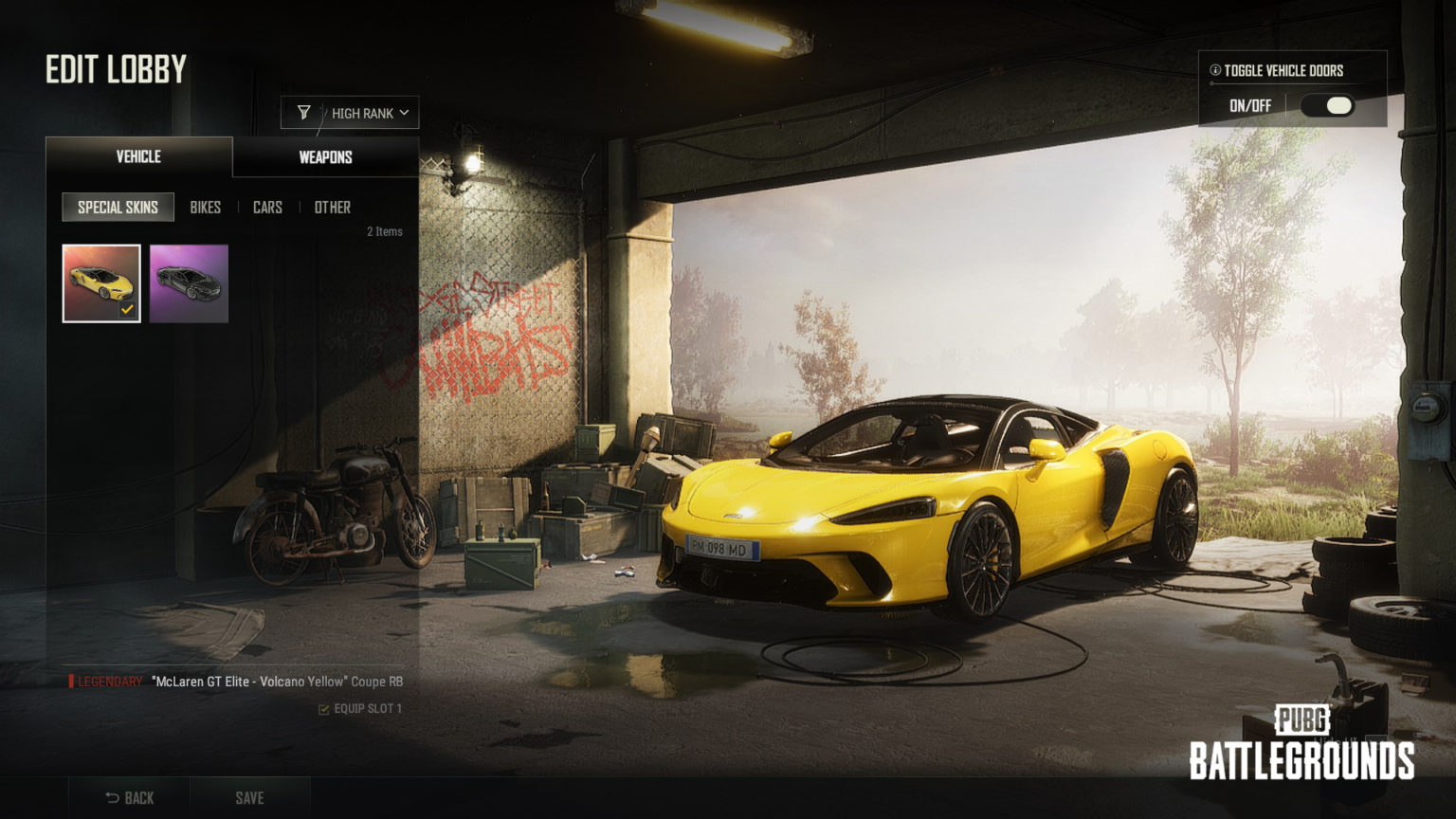Choose the Cars category
Viewport: 1456px width, 819px height.
[x=267, y=207]
